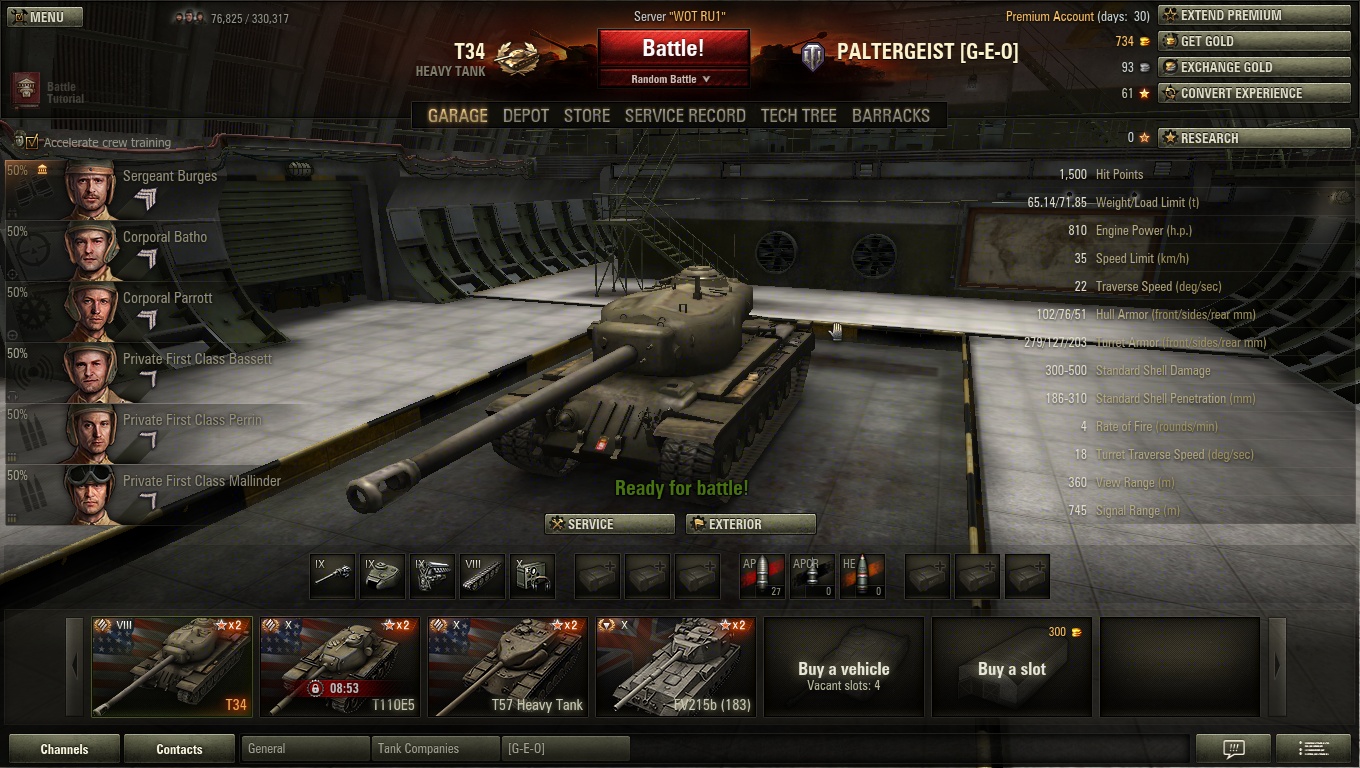This screenshot has width=1360, height=768.
Task: Purchase a new garage slot
Action: [1012, 666]
